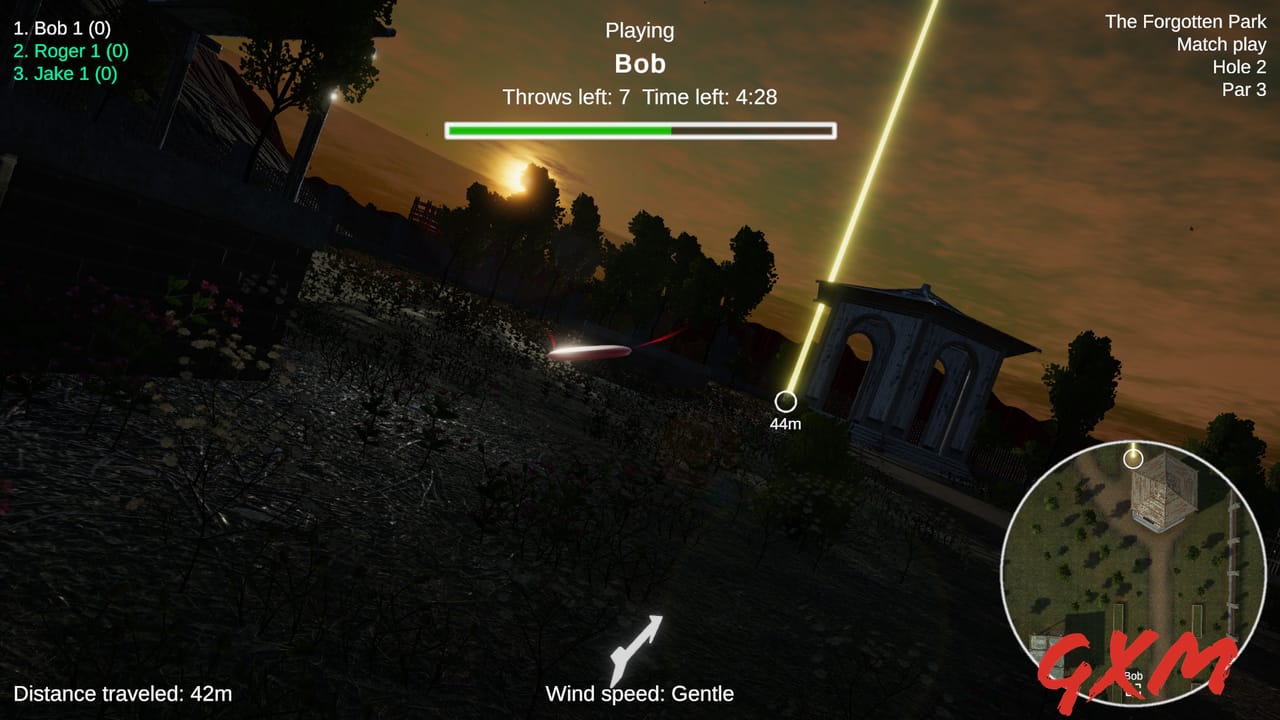
Task: Click the green power progress bar
Action: (x=560, y=129)
